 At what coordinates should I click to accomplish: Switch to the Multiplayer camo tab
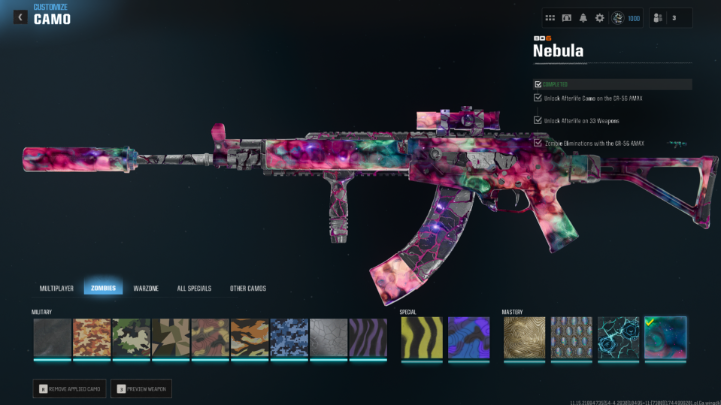[x=57, y=288]
